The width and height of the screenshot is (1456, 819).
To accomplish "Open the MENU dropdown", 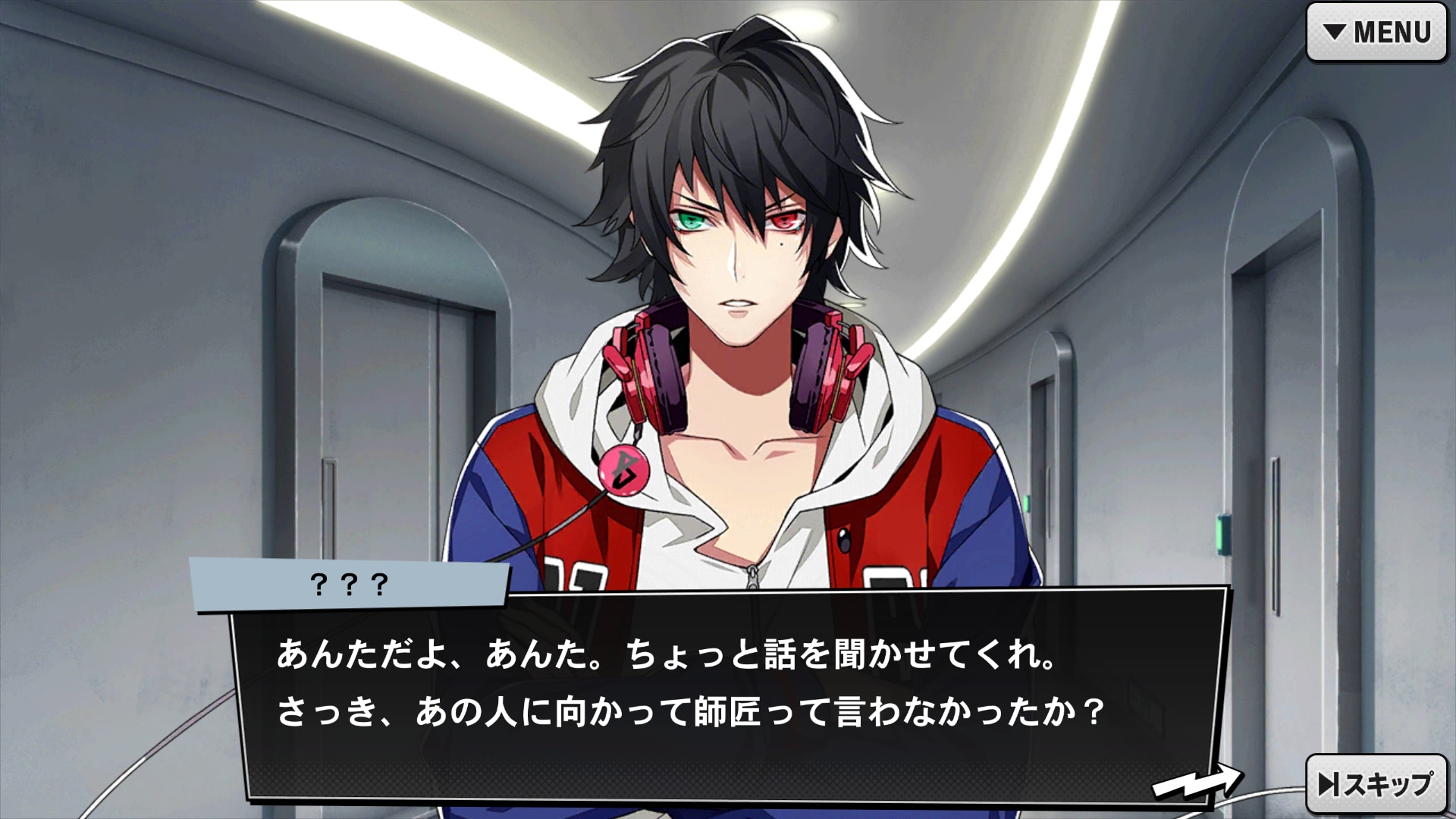I will tap(1376, 33).
